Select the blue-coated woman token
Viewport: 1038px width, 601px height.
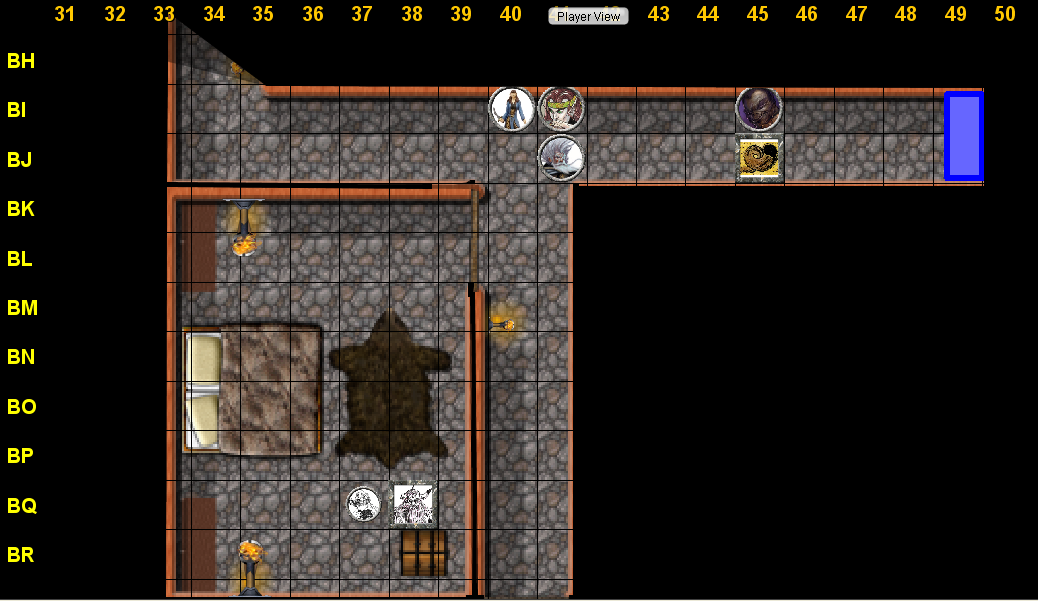tap(512, 109)
